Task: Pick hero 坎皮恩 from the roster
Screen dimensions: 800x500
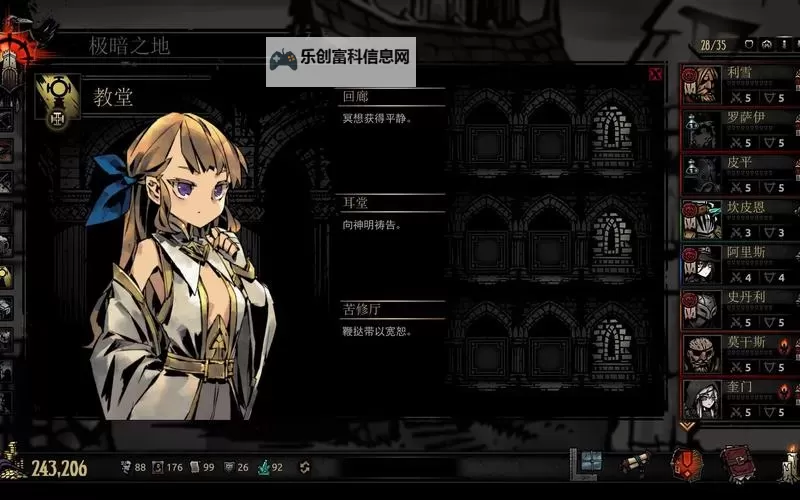Action: pyautogui.click(x=739, y=219)
